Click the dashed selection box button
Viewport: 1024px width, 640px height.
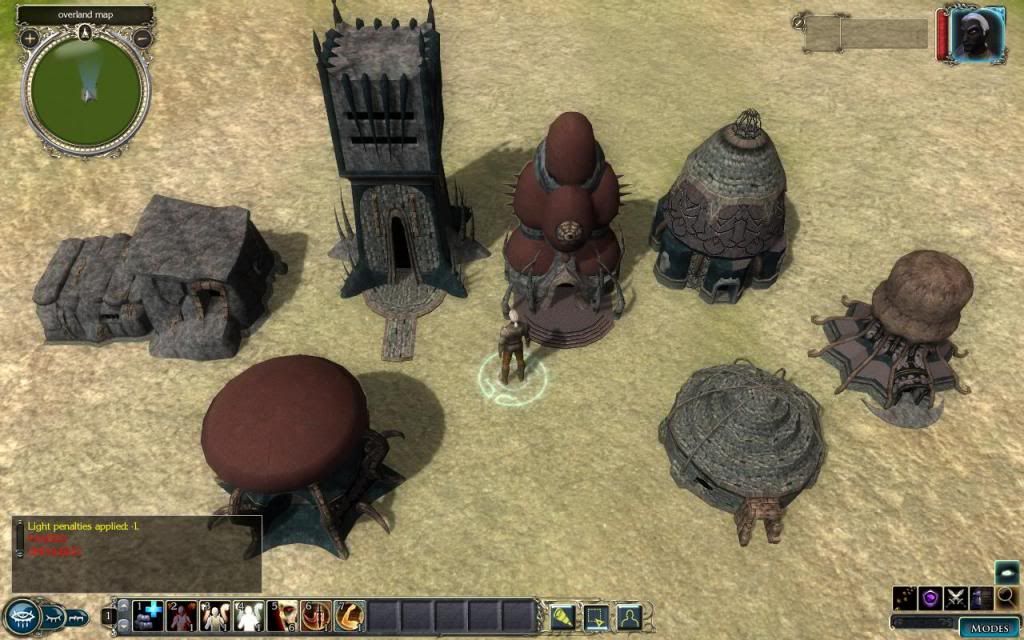594,616
